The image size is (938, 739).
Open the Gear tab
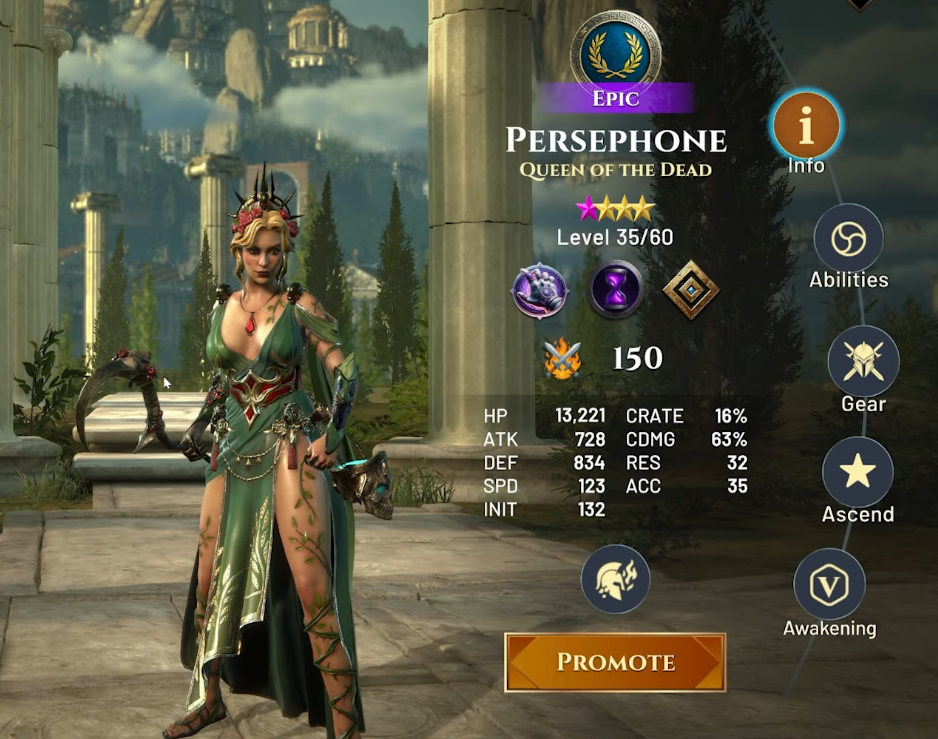[863, 361]
